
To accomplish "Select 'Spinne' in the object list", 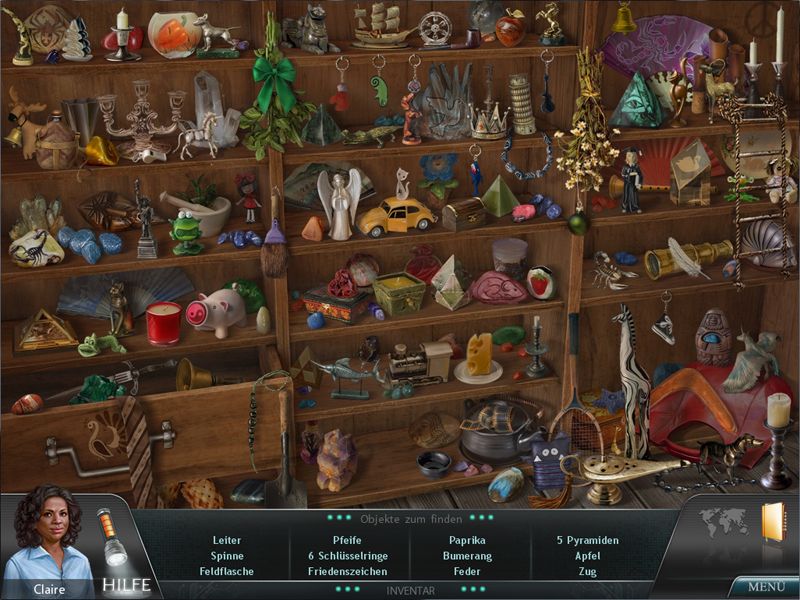I will (227, 556).
